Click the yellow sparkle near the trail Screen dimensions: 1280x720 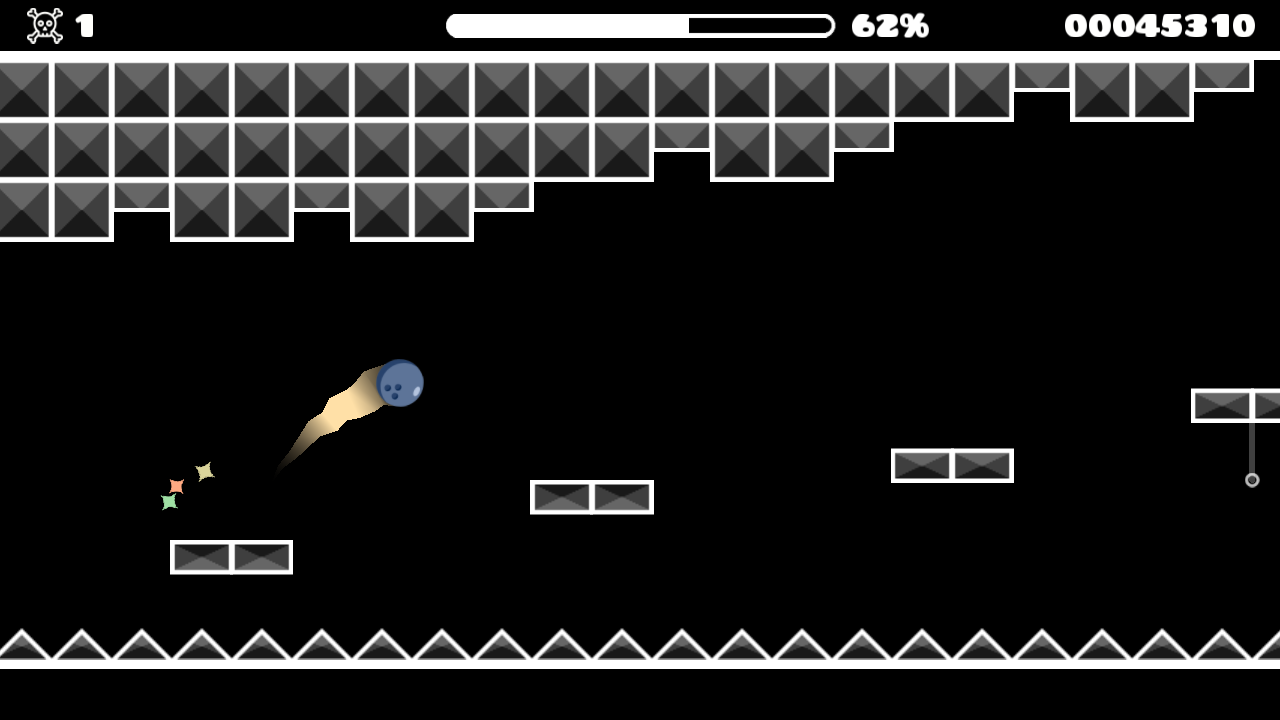tap(205, 469)
